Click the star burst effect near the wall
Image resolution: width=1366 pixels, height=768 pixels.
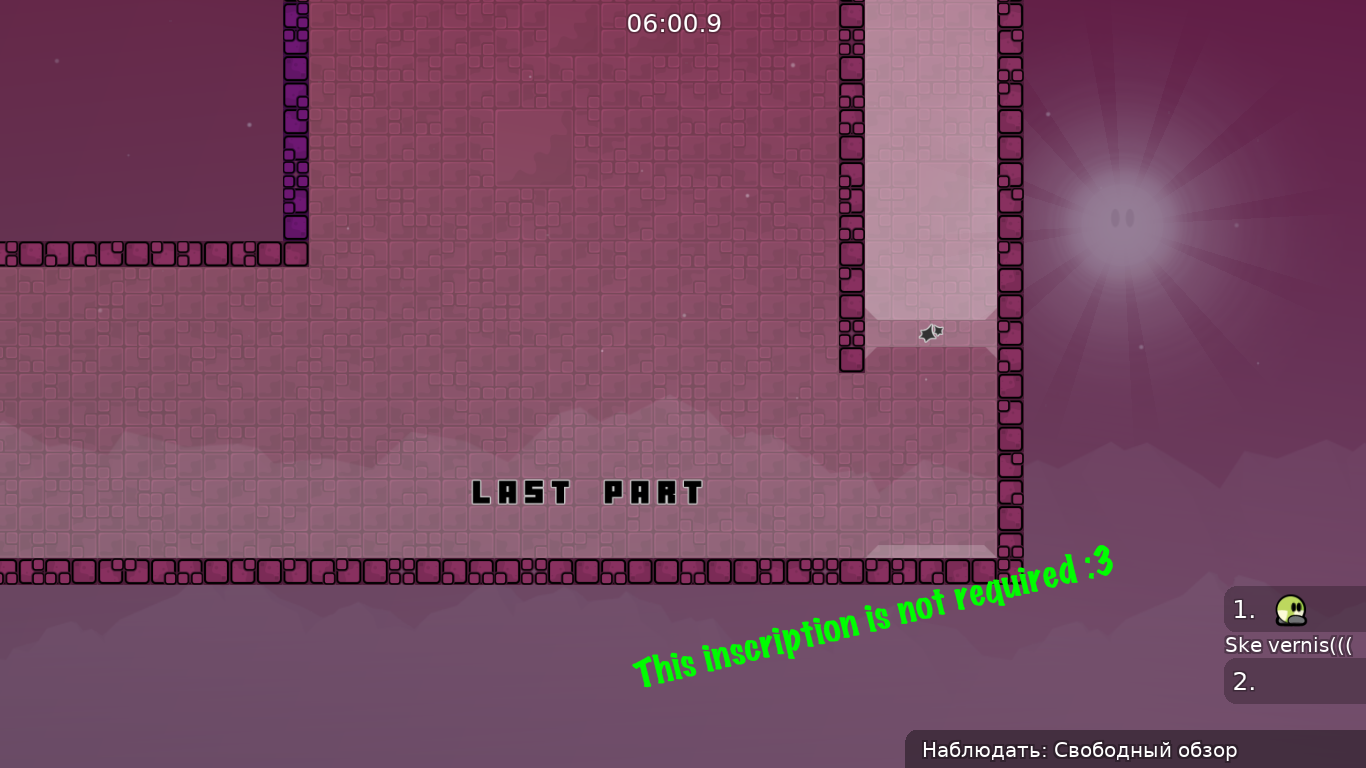(929, 333)
